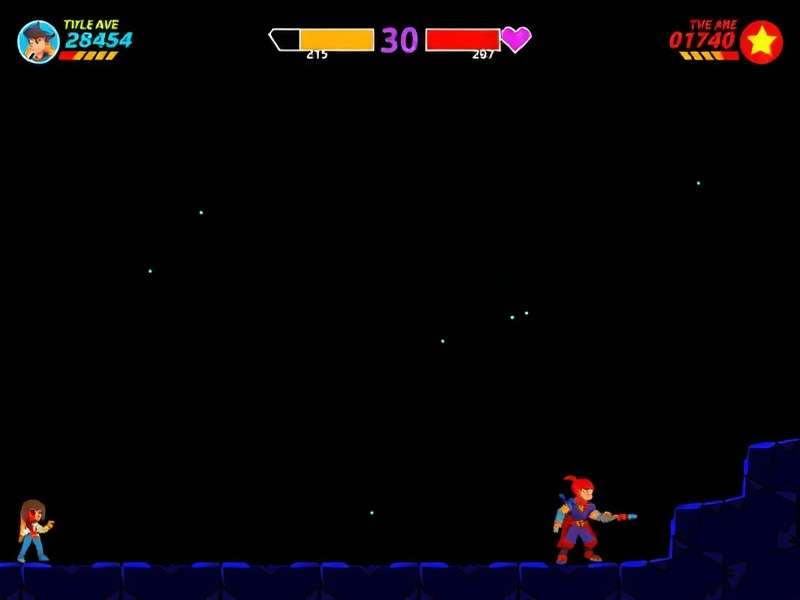800x600 pixels.
Task: Click the magenta heart icon
Action: coord(516,39)
